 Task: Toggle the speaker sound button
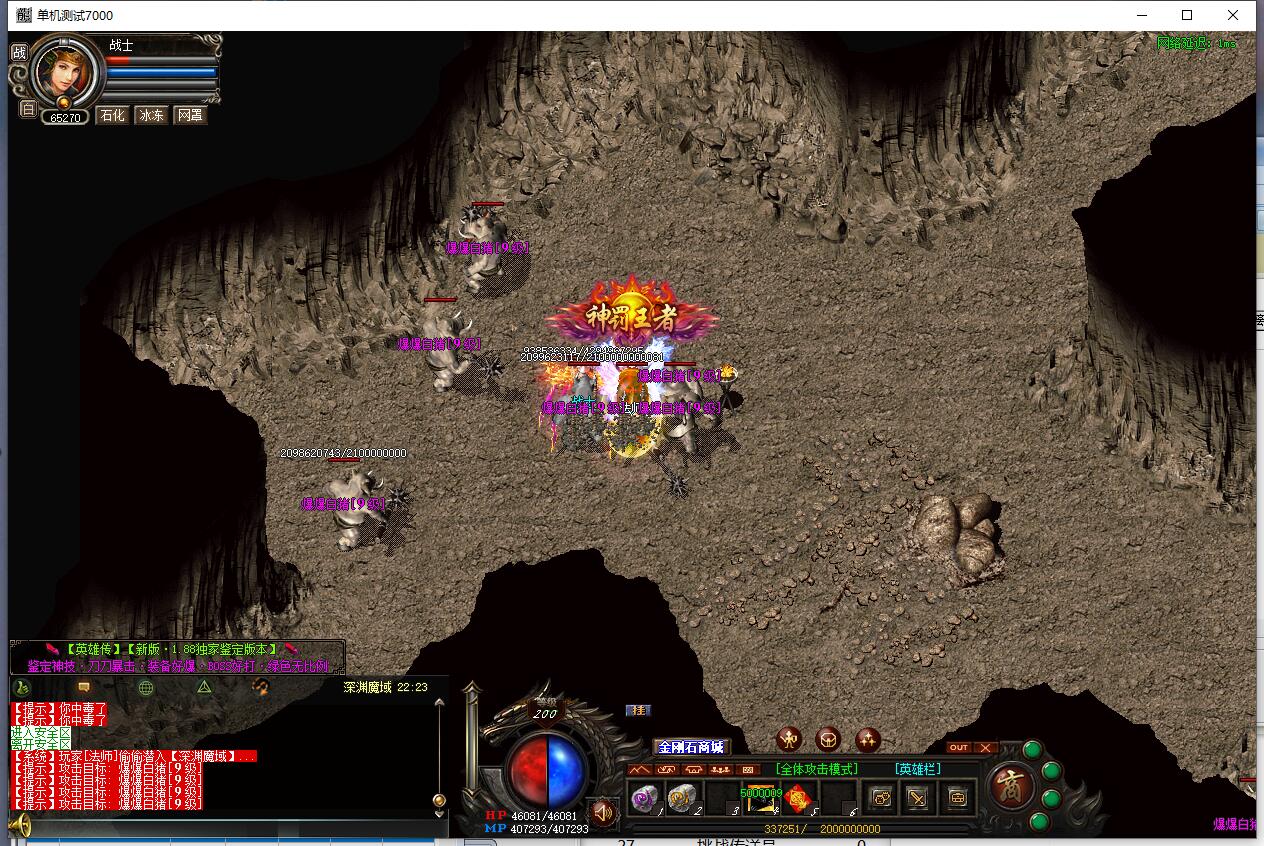point(603,810)
